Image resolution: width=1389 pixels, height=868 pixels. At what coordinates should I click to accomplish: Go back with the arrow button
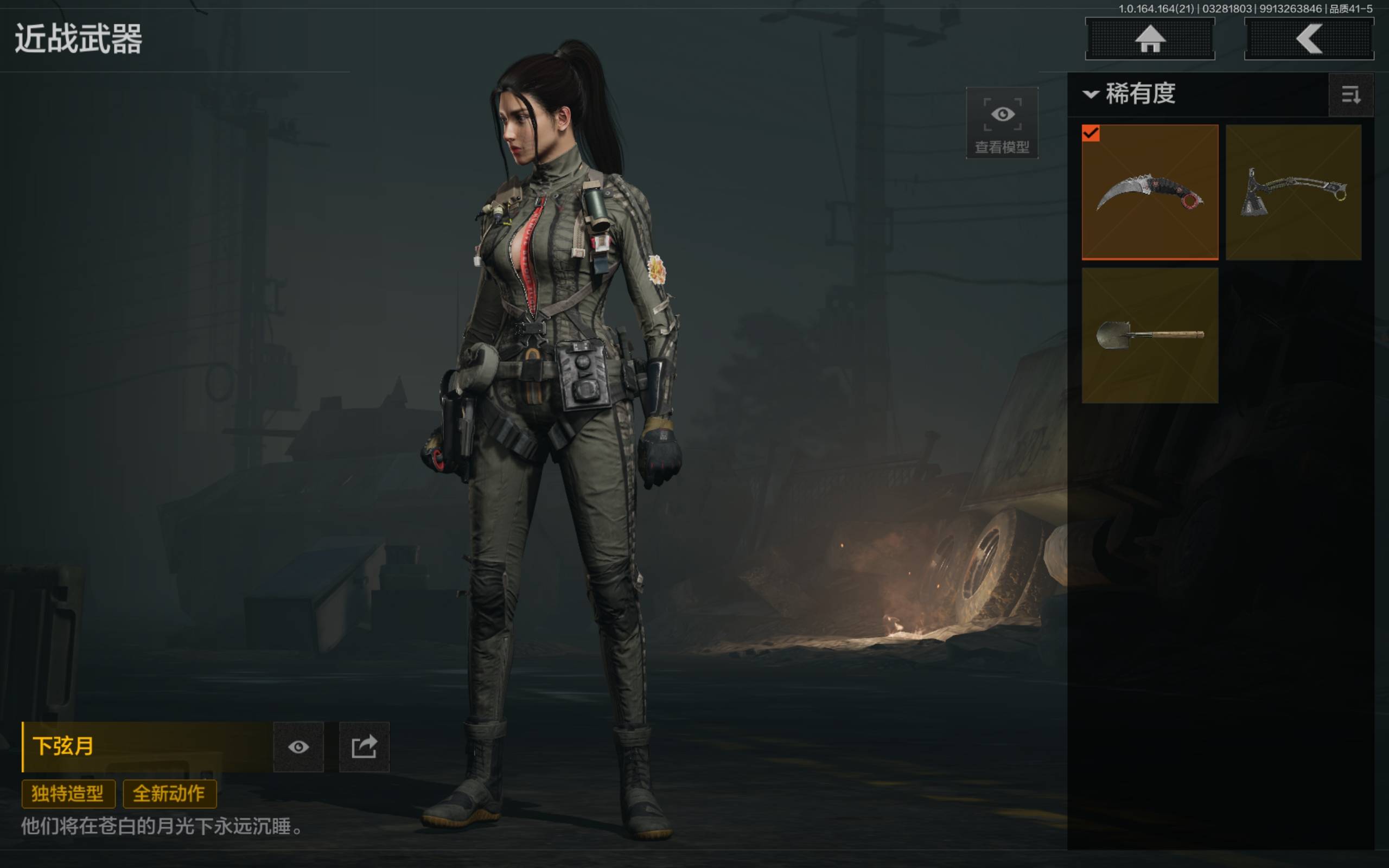[1308, 39]
